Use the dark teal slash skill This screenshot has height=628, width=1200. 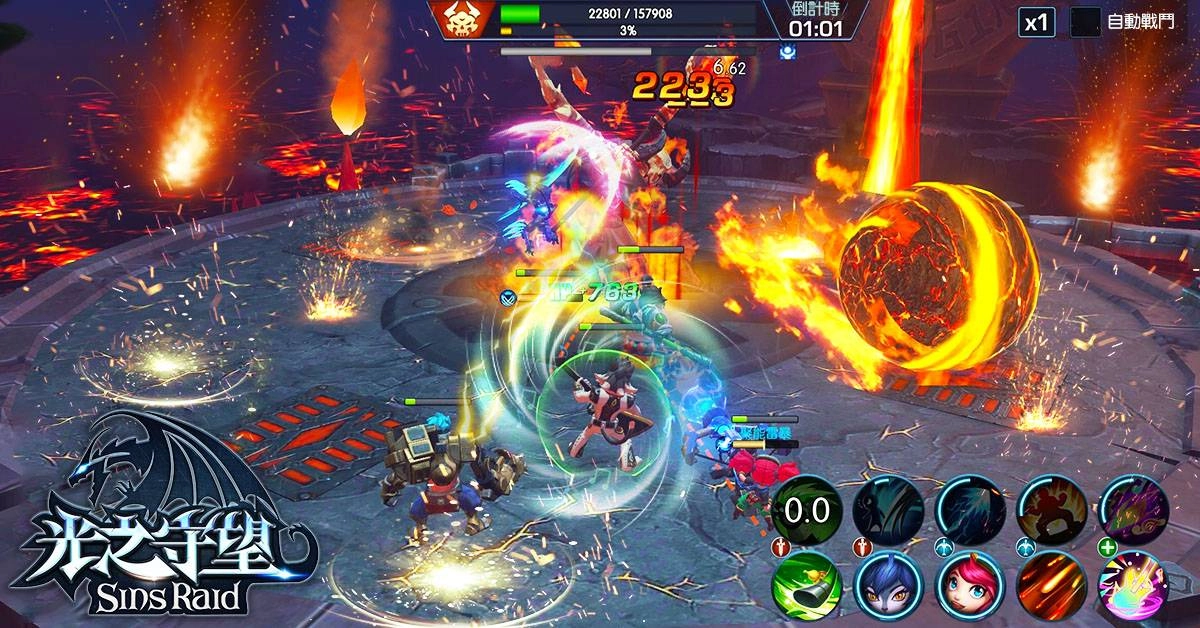coord(888,510)
